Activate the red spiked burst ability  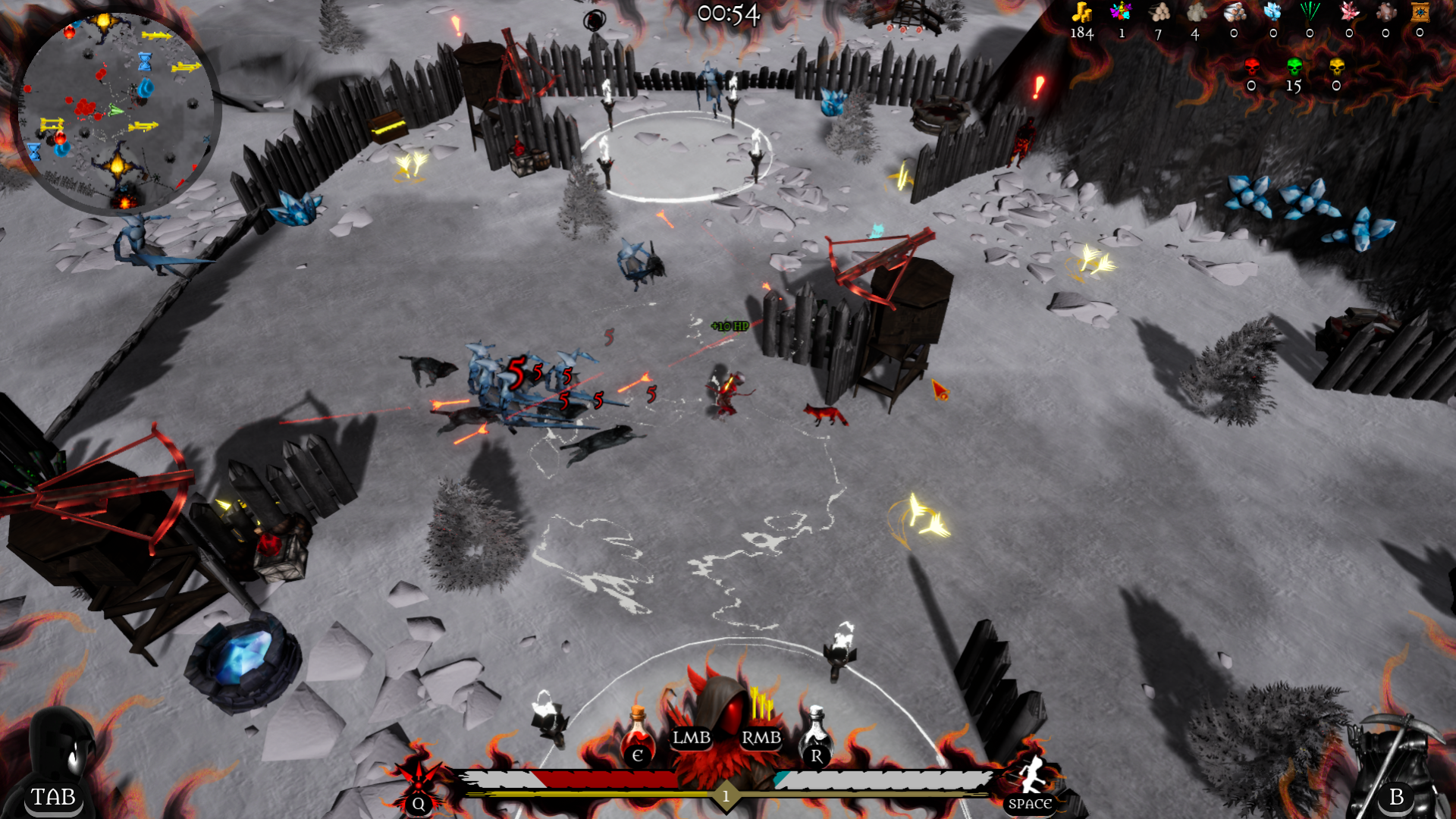pyautogui.click(x=418, y=781)
